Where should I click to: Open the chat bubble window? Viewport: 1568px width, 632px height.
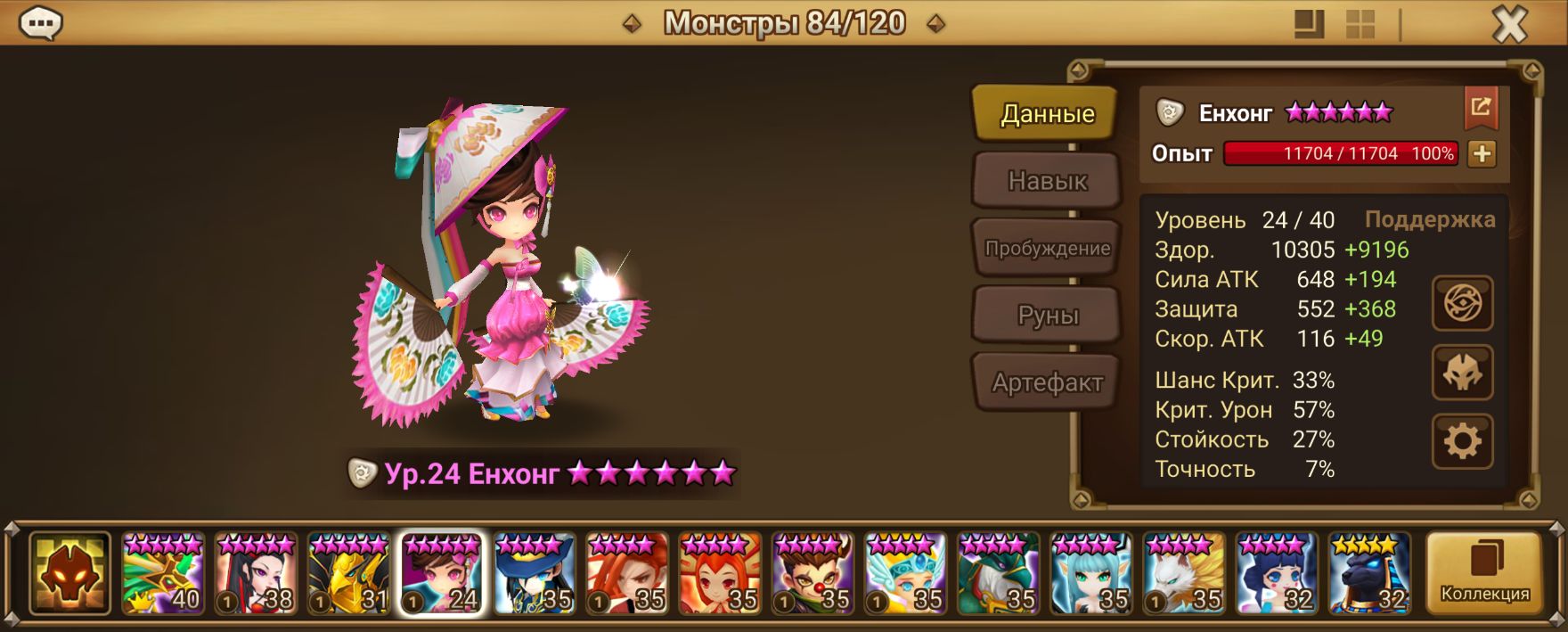[40, 23]
